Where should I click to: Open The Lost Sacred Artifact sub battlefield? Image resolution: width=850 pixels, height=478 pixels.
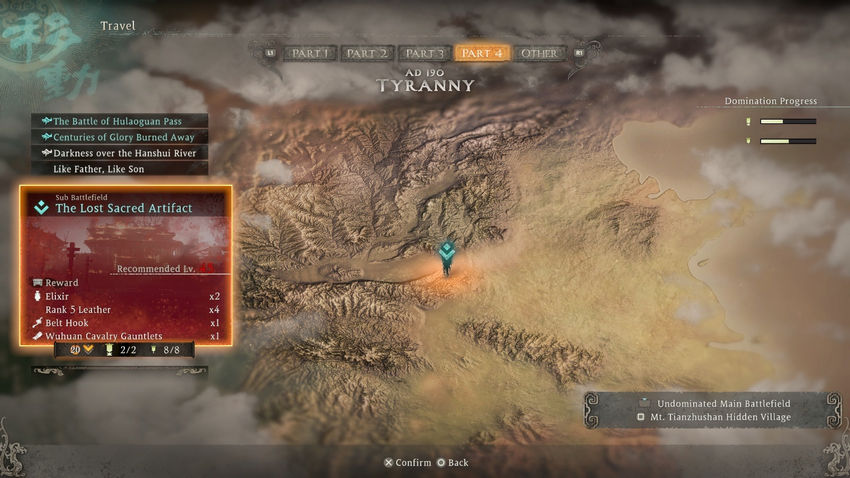coord(124,208)
